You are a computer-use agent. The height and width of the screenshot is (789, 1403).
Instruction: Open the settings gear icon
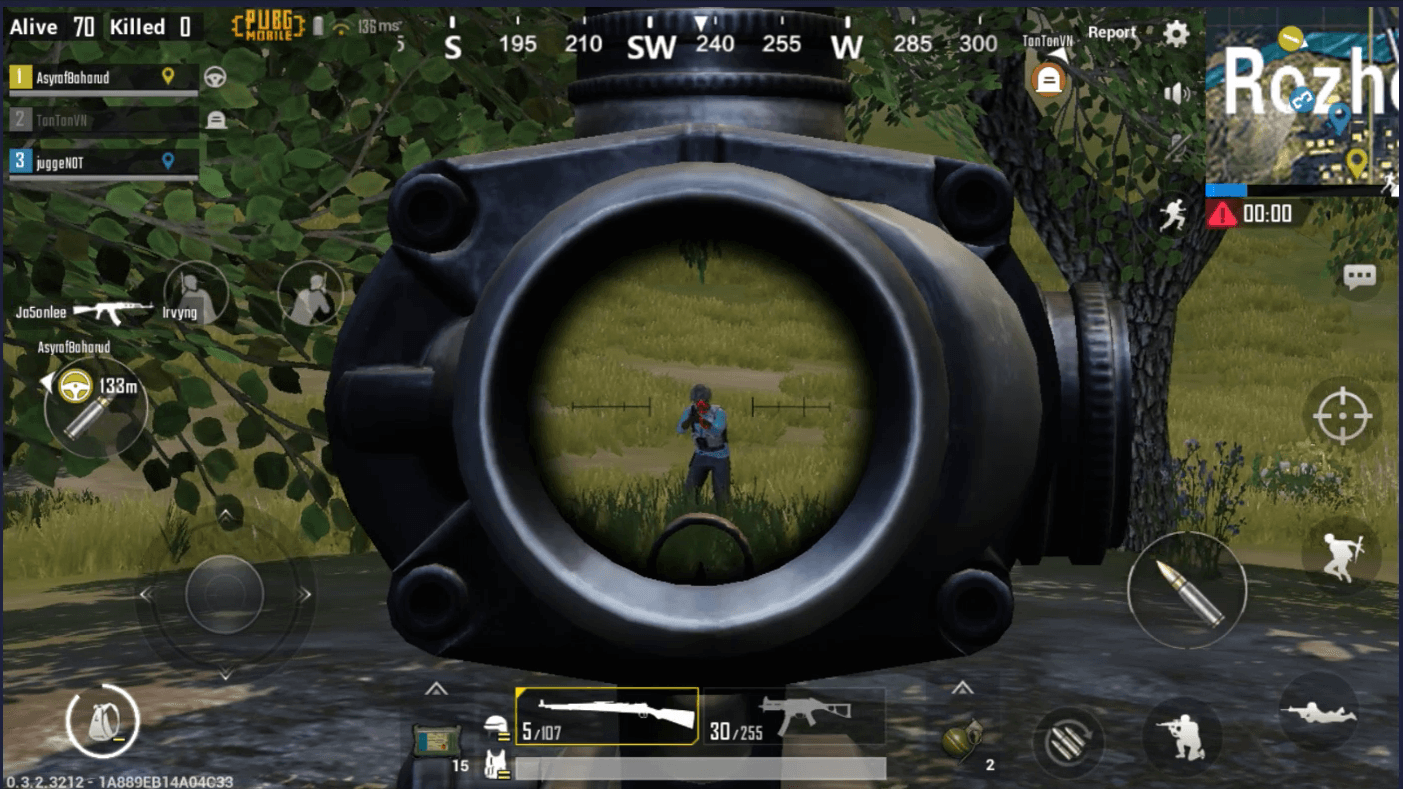pyautogui.click(x=1176, y=33)
